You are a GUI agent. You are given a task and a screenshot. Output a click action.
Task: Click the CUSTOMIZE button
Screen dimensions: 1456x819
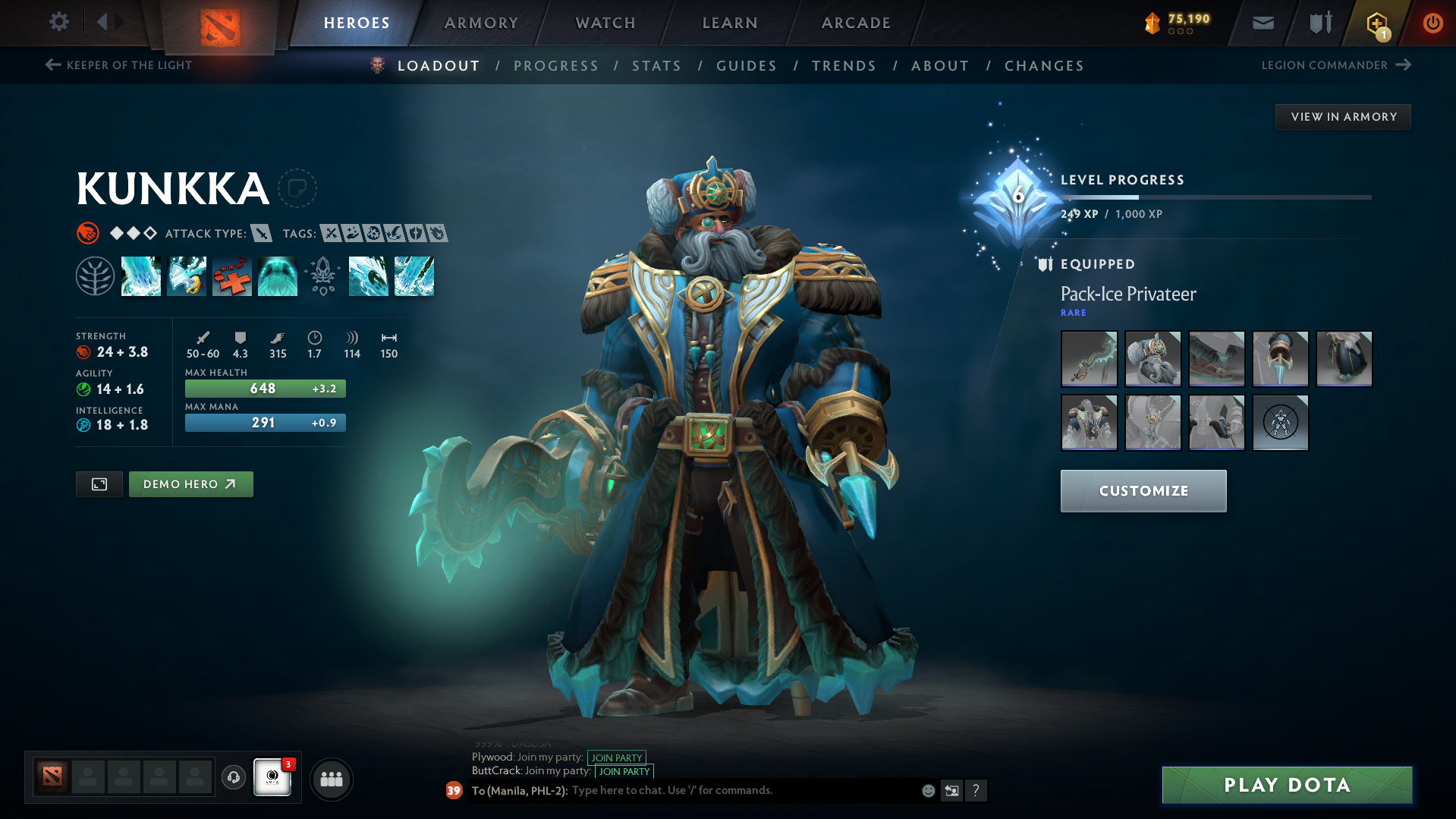point(1143,490)
